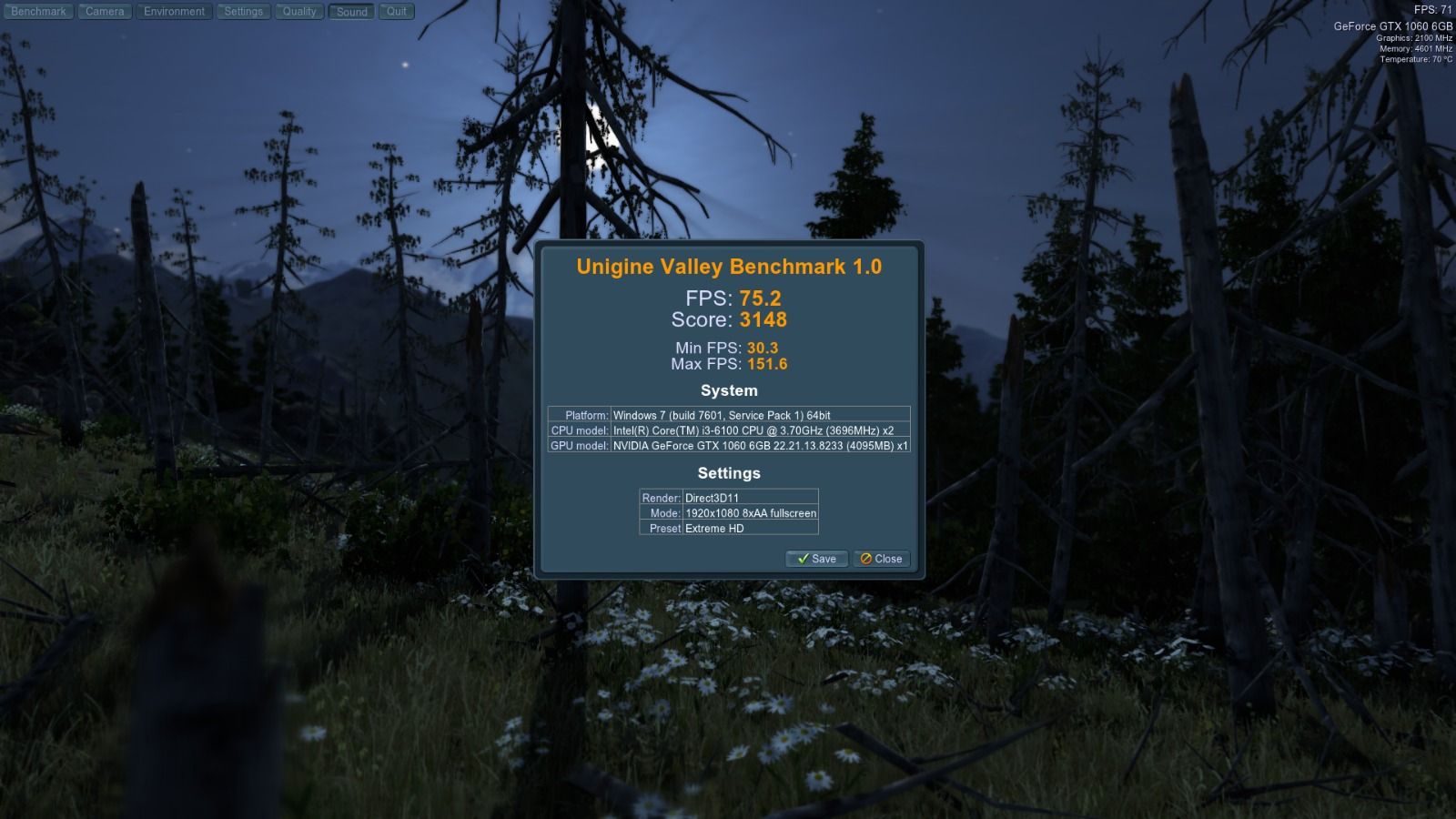This screenshot has height=819, width=1456.
Task: Close the benchmark results dialog
Action: [x=881, y=559]
